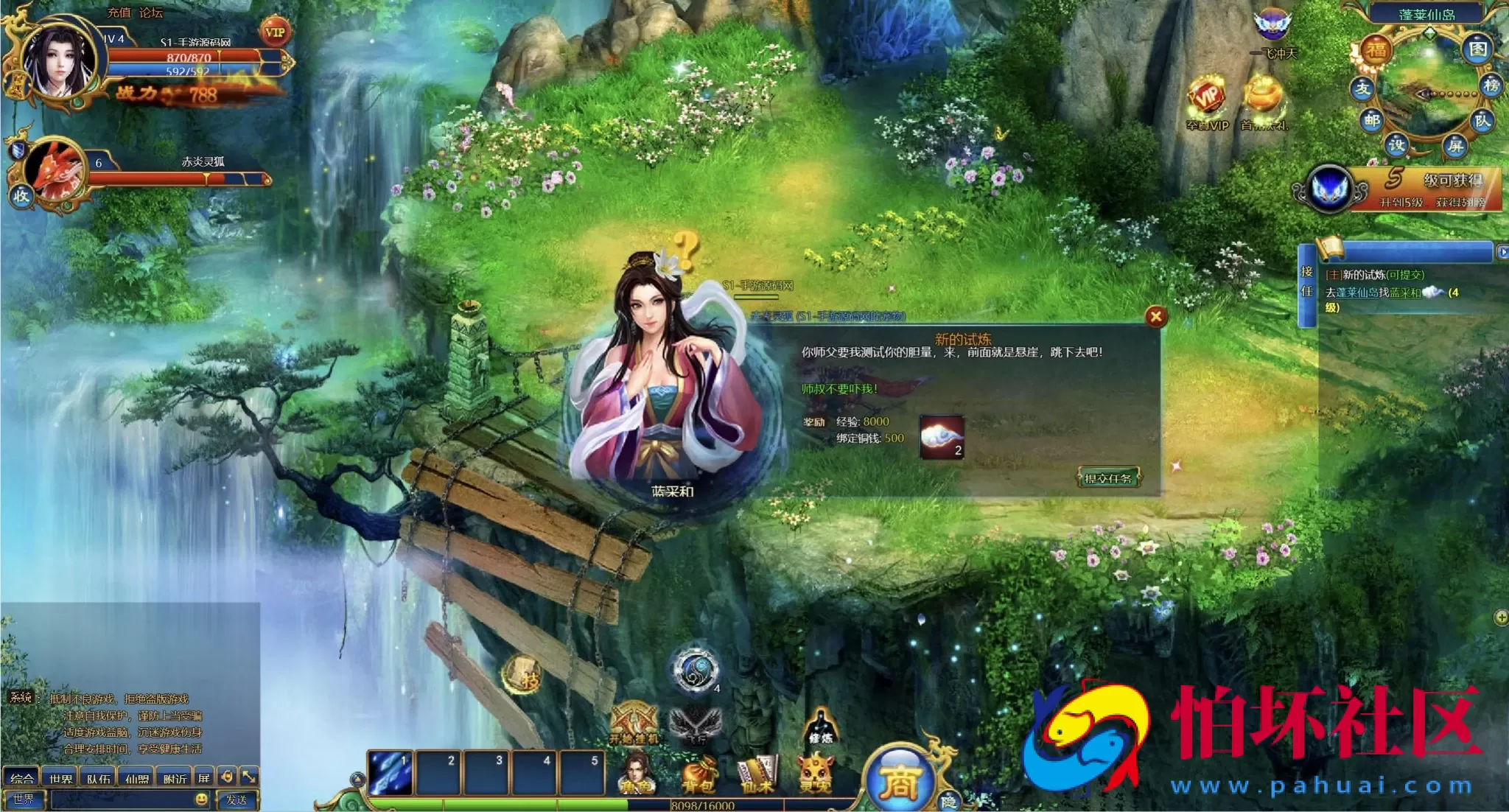
Task: Click the chat text input field
Action: point(122,799)
